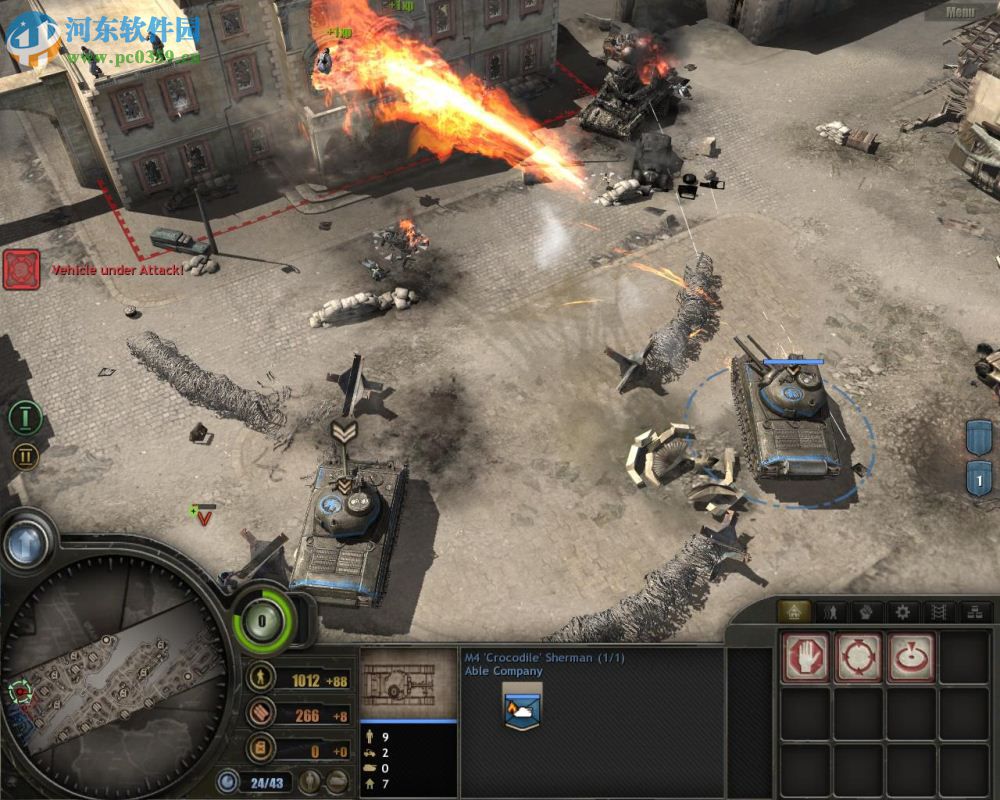
Task: Switch to the fist icon tab
Action: [x=866, y=611]
